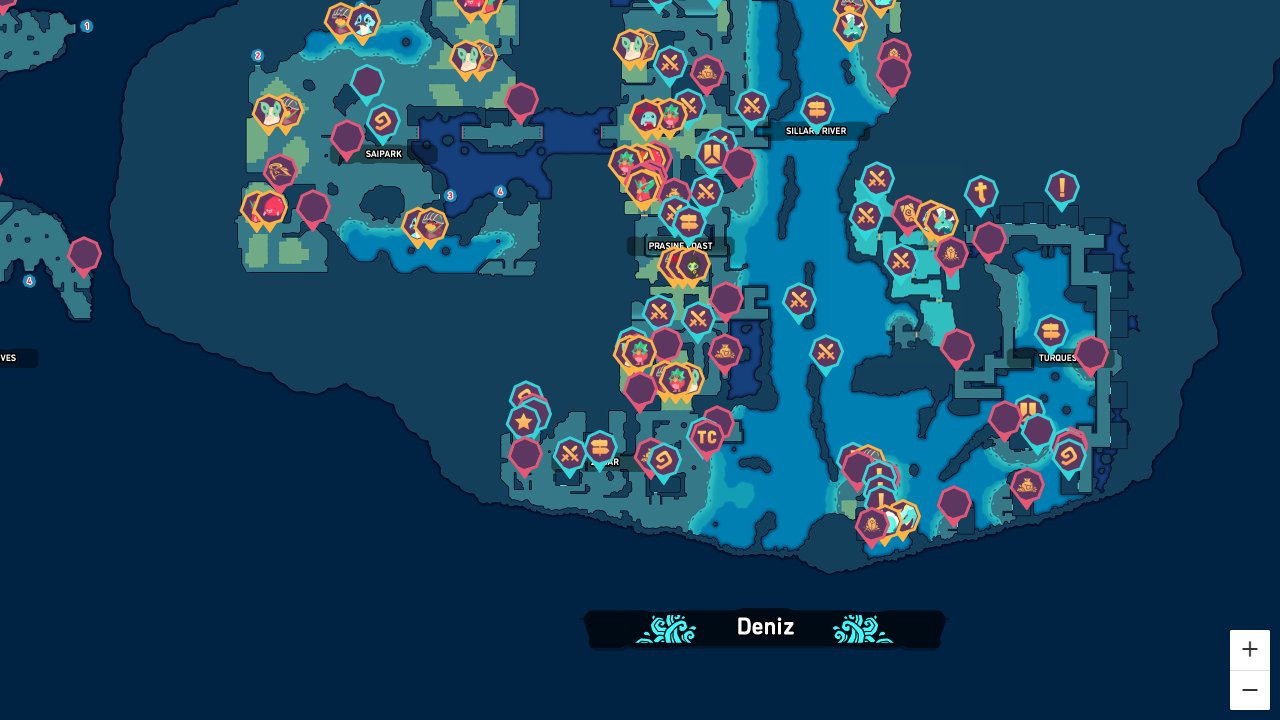Click the Prasine Coast location label

(681, 246)
